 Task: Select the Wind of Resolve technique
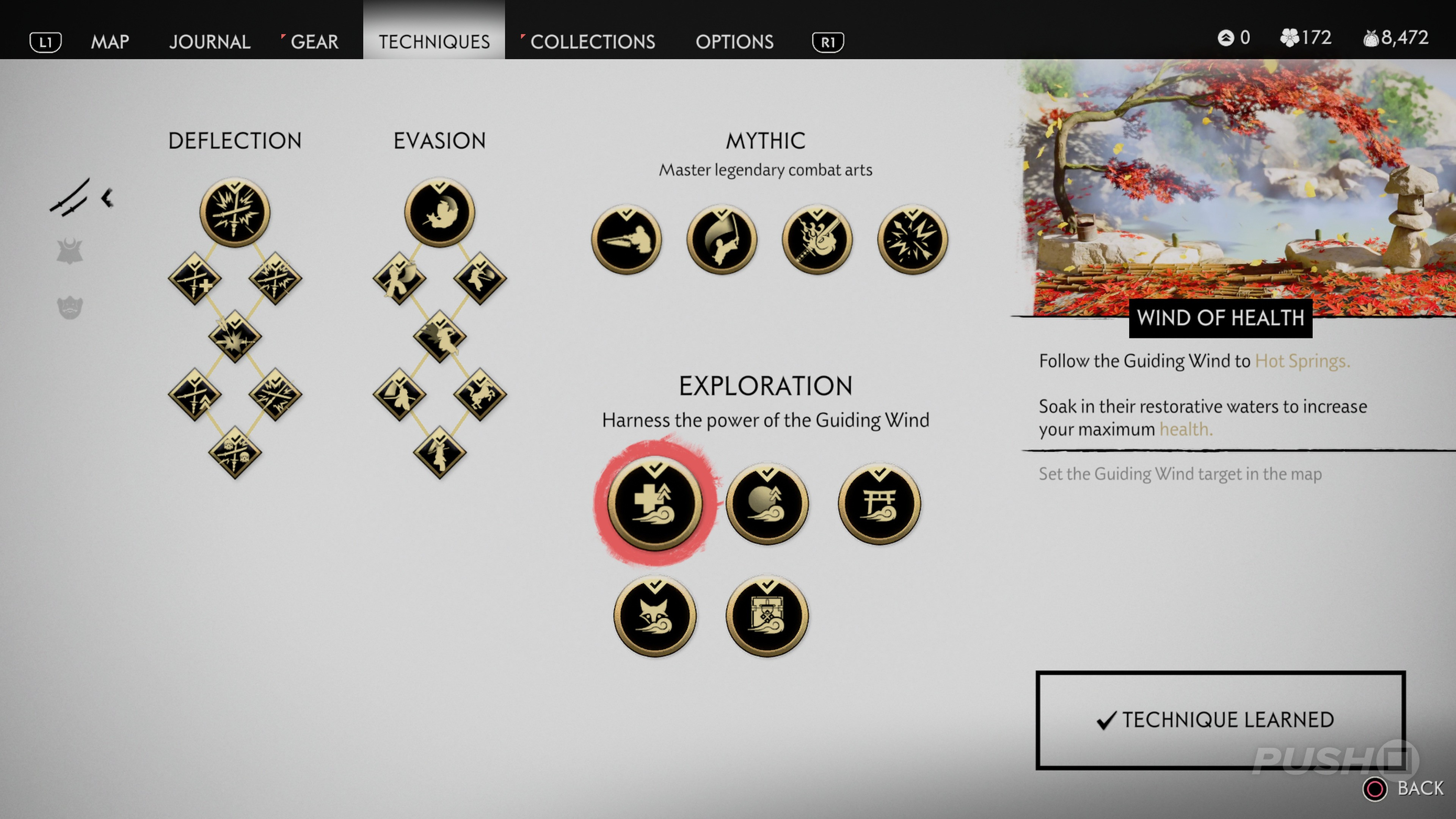pos(767,505)
